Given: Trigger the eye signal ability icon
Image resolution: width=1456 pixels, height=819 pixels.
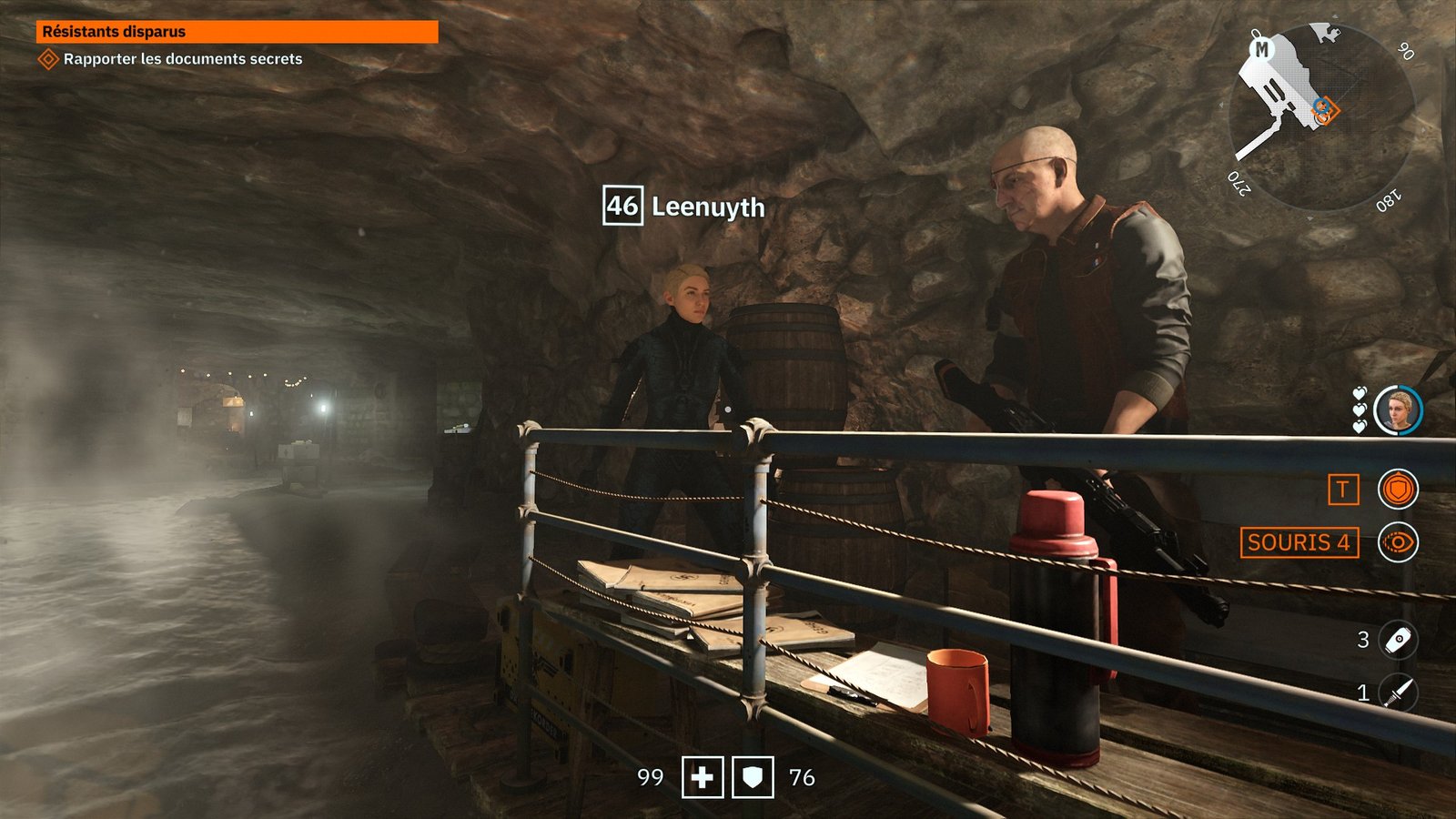Looking at the screenshot, I should coord(1398,542).
